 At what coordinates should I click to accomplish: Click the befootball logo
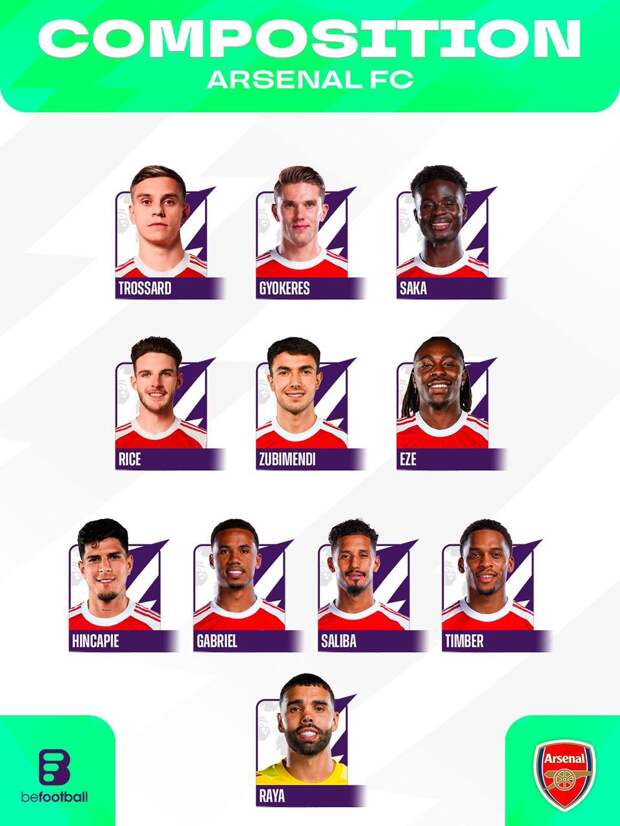tap(54, 776)
